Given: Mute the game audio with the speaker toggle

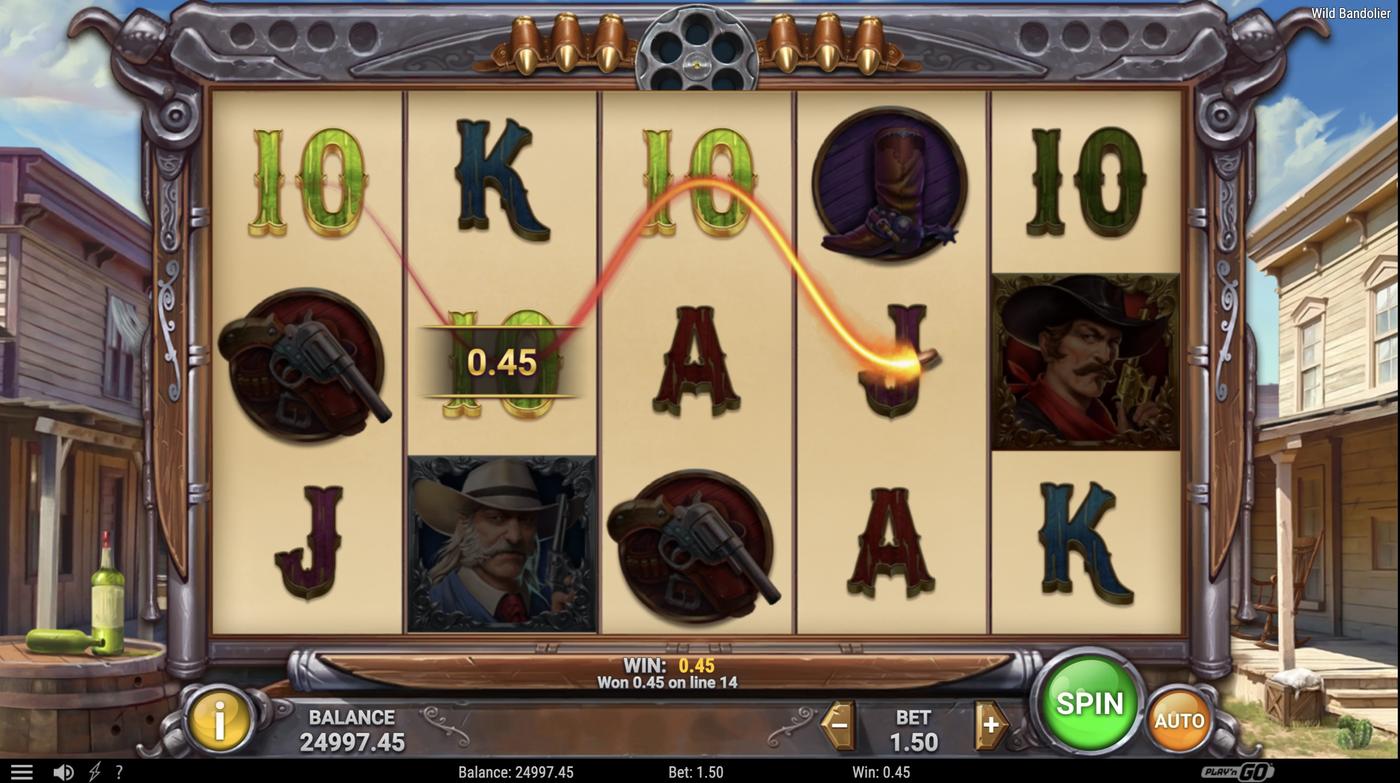Looking at the screenshot, I should (x=62, y=770).
